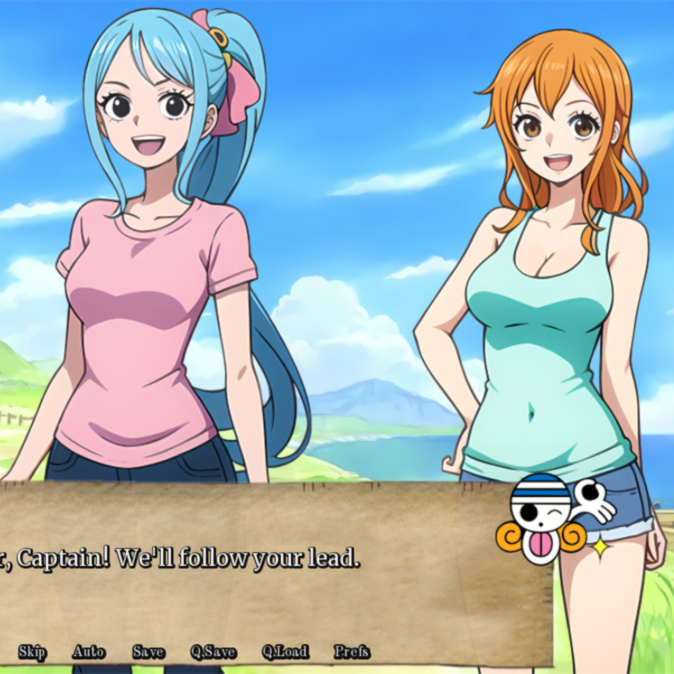Open the Save menu
The image size is (674, 674).
click(x=148, y=652)
